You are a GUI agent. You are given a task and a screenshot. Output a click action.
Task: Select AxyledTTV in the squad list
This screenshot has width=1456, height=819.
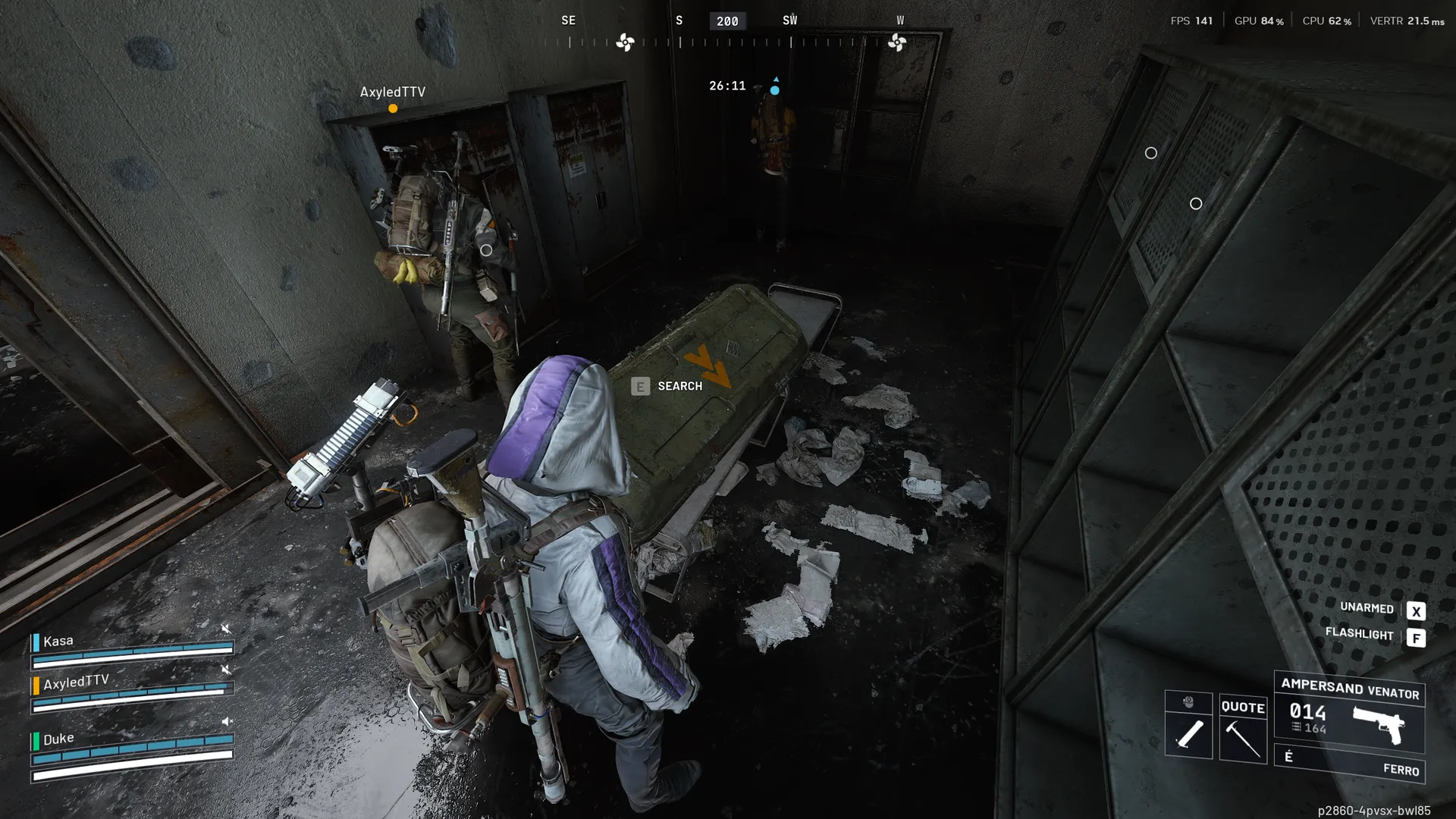[x=76, y=682]
